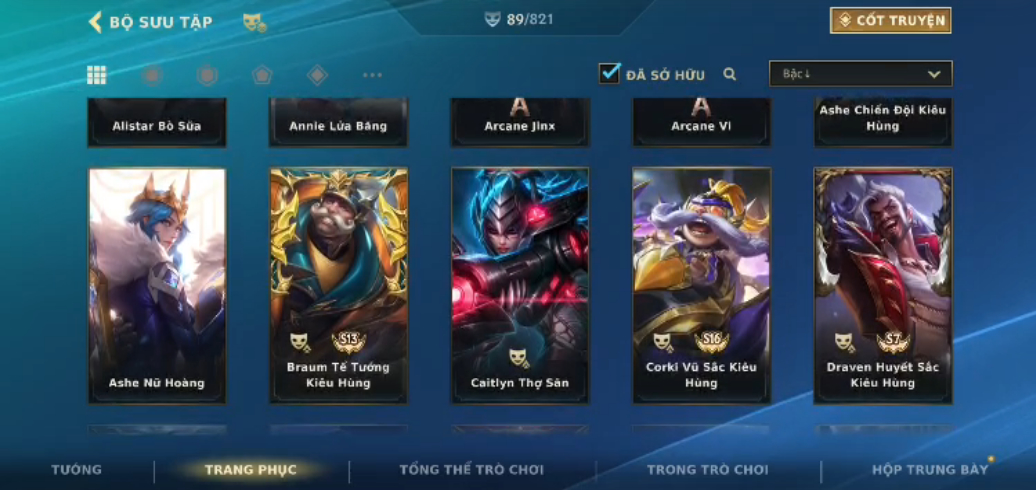This screenshot has width=1036, height=490.
Task: Go back from Bộ Sưu Tập screen
Action: pyautogui.click(x=96, y=21)
